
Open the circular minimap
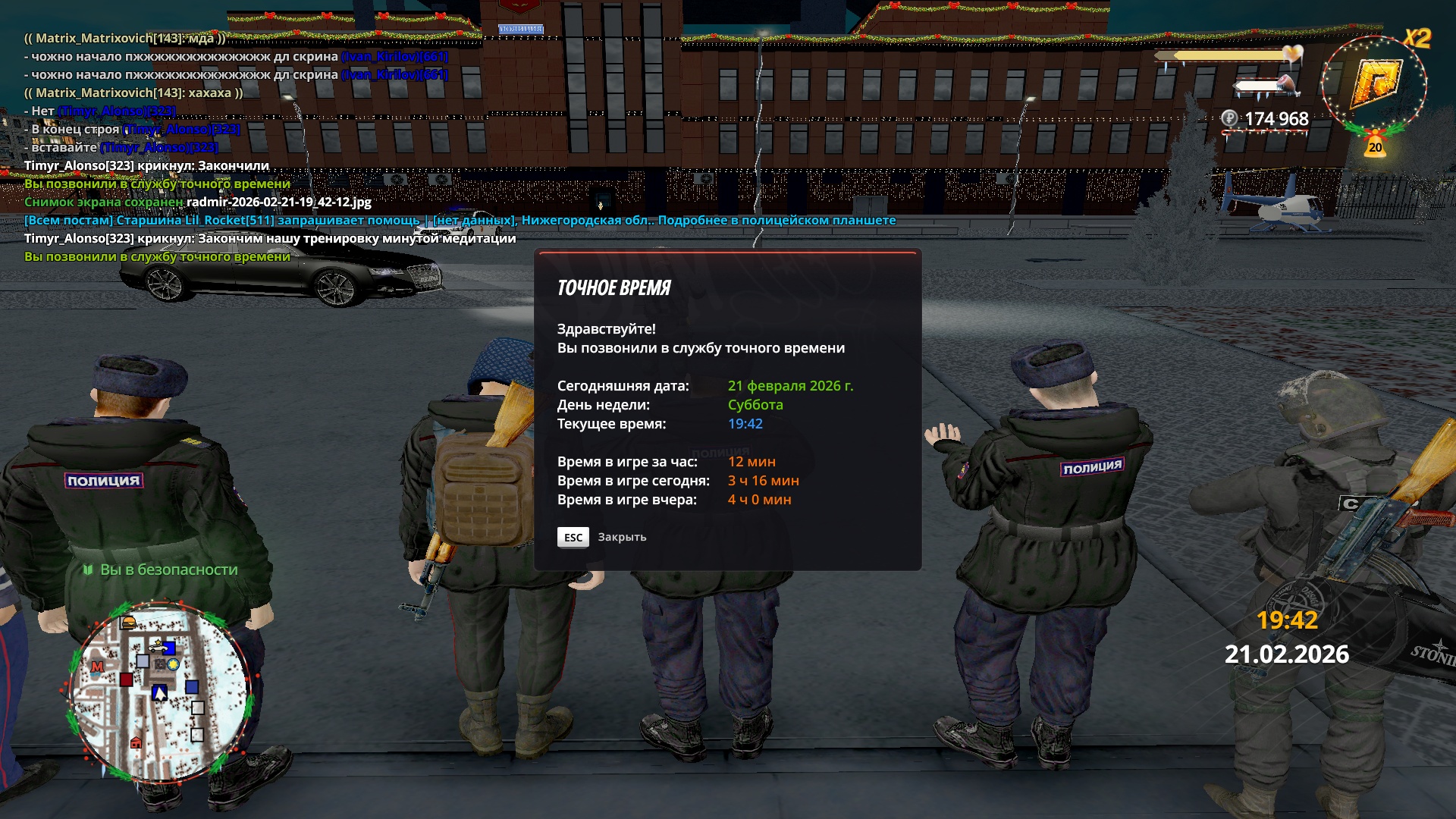click(x=159, y=692)
